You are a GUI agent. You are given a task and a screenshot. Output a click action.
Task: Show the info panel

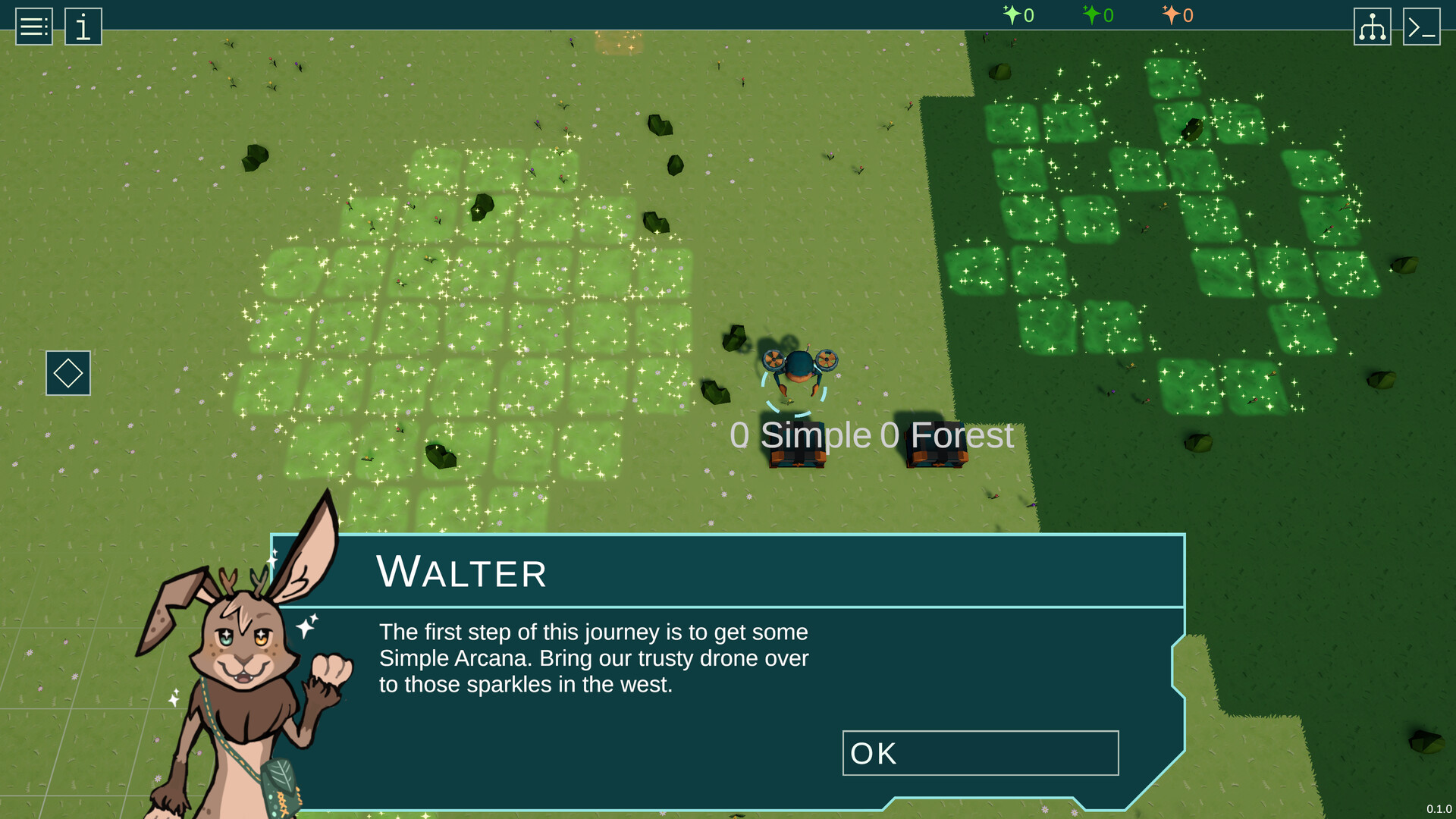pos(83,27)
